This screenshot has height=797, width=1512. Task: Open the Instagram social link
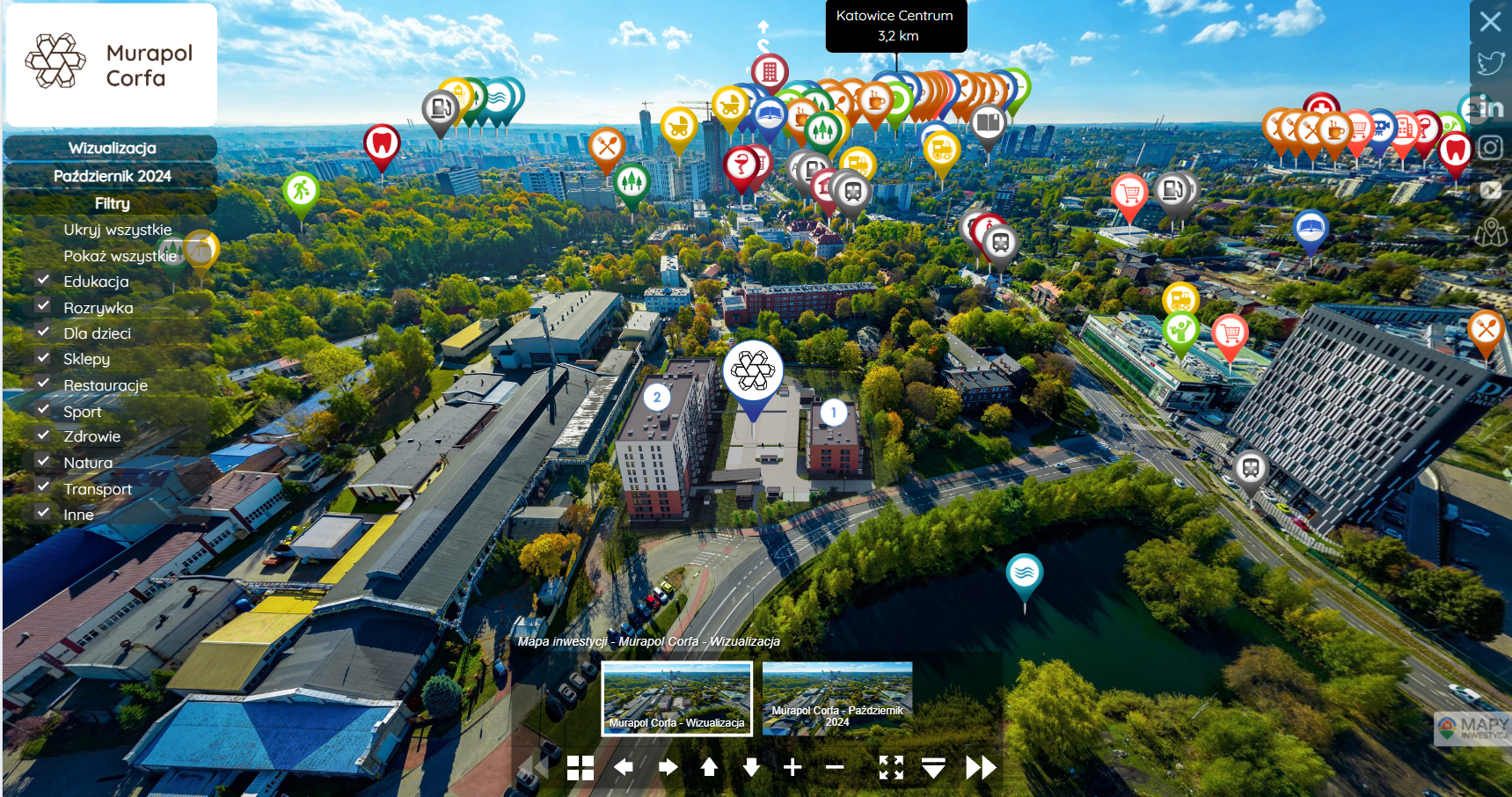pyautogui.click(x=1490, y=147)
